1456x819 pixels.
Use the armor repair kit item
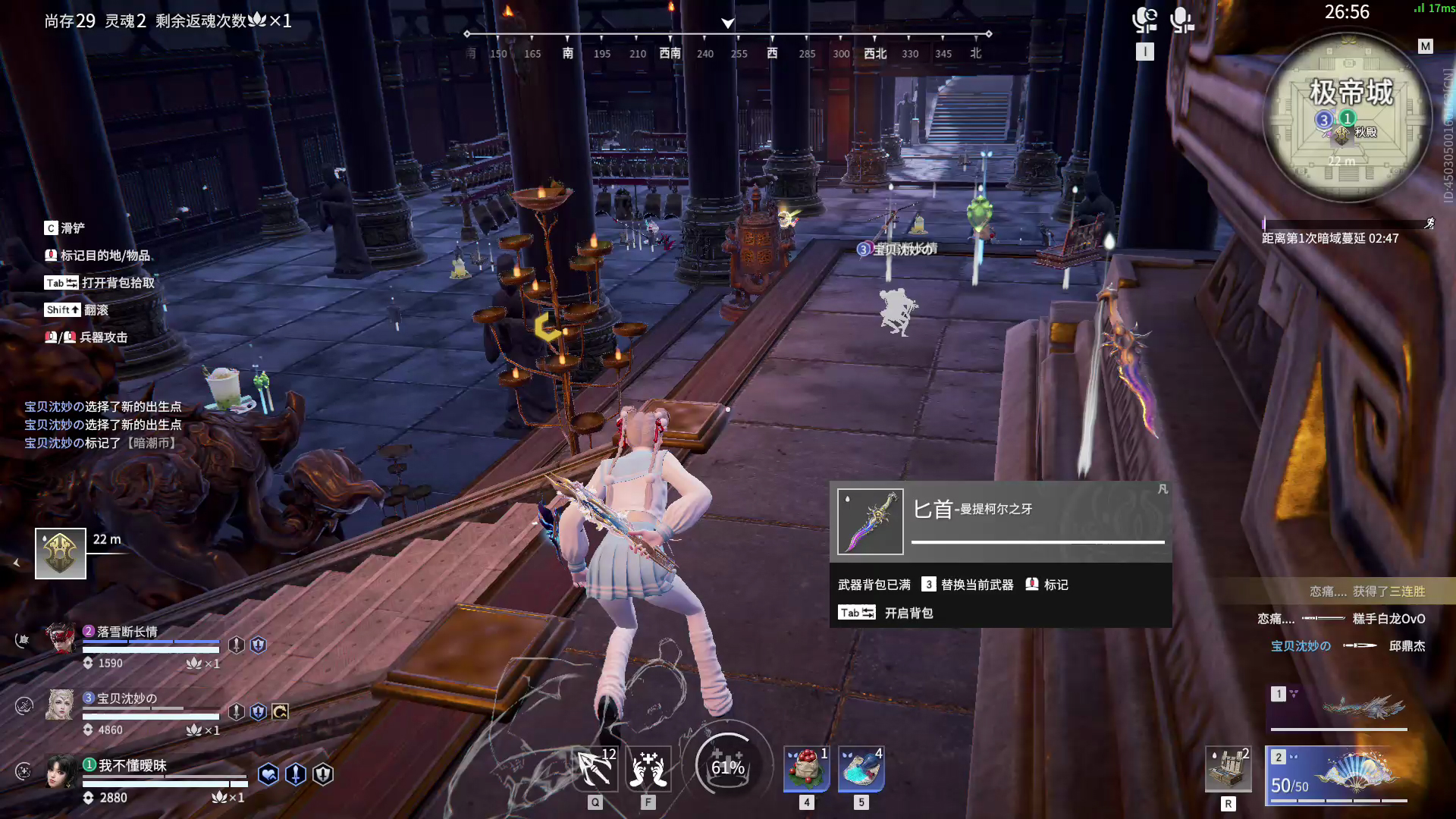pyautogui.click(x=1228, y=770)
